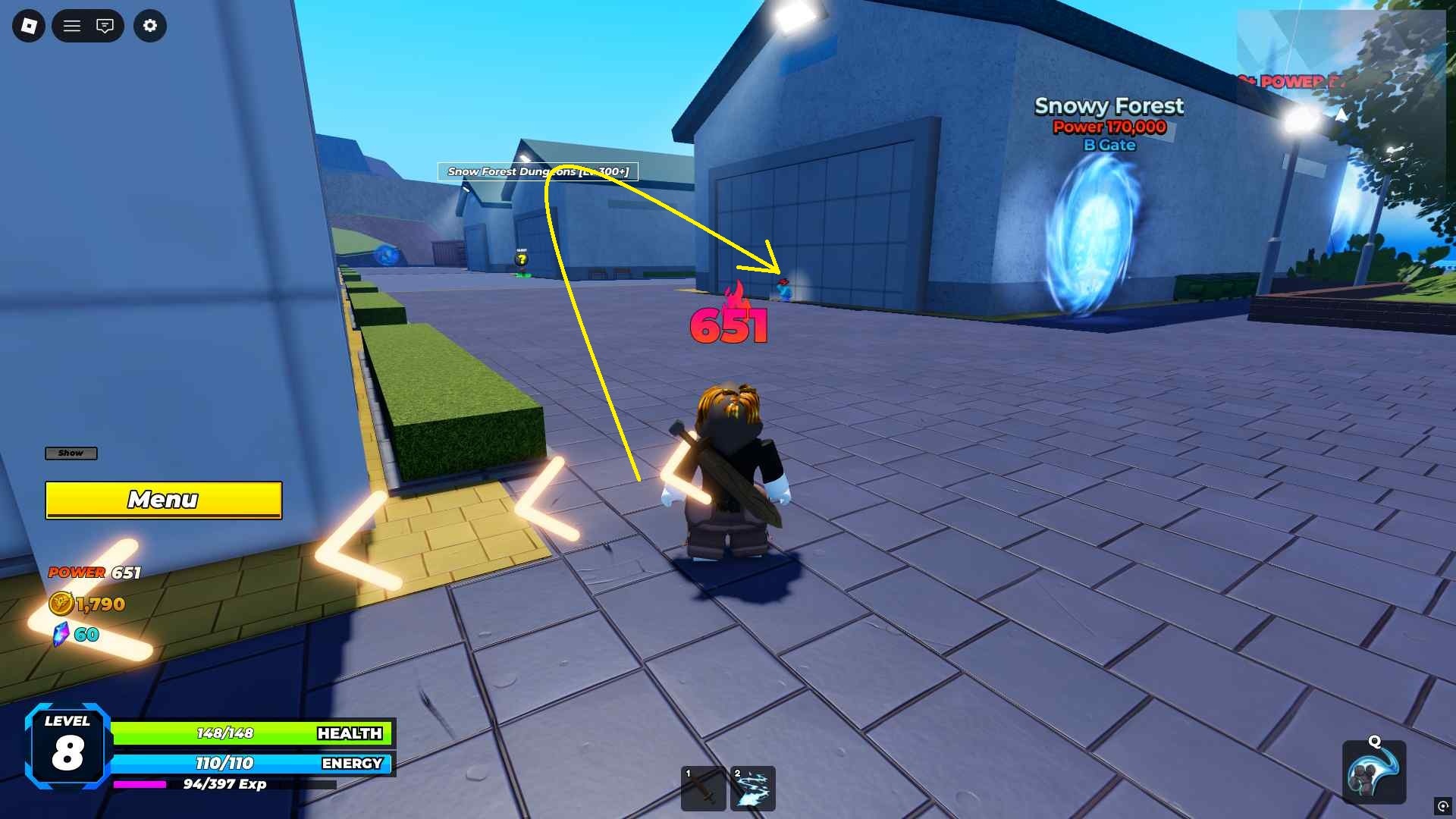This screenshot has width=1456, height=819.
Task: Open the Roblox settings gear icon
Action: tap(150, 26)
